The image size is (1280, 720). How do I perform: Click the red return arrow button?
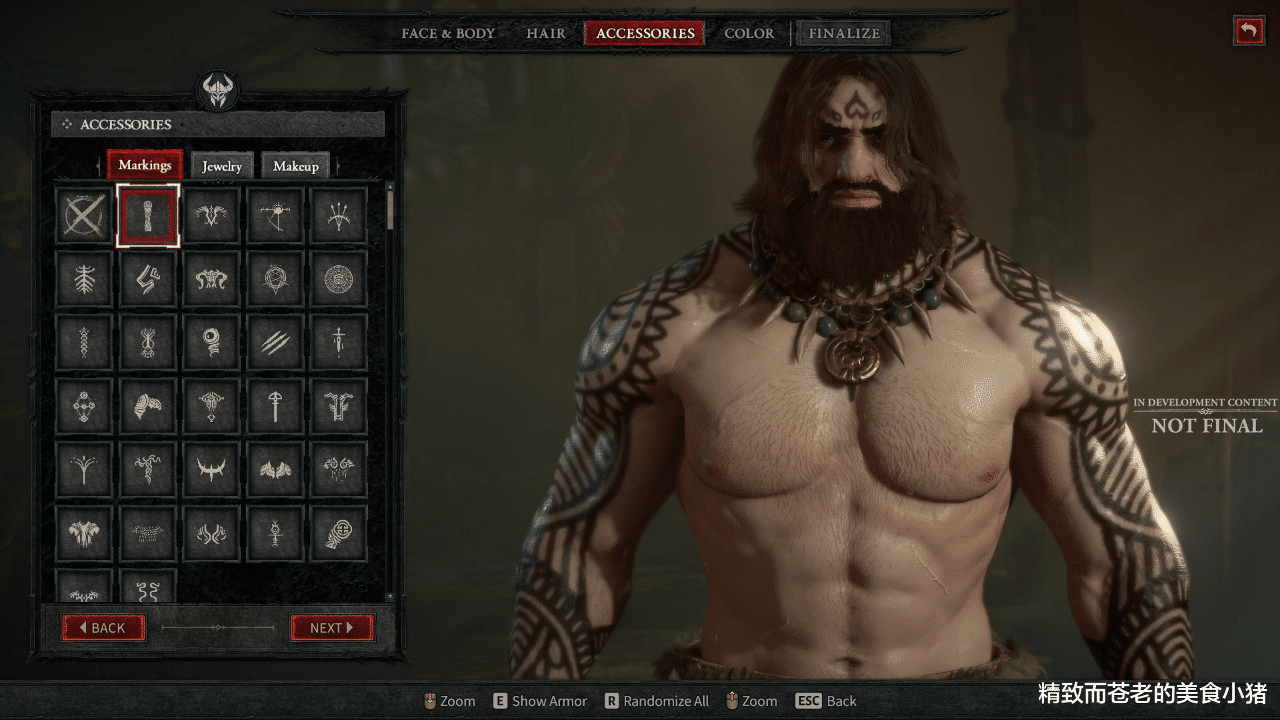point(1248,30)
